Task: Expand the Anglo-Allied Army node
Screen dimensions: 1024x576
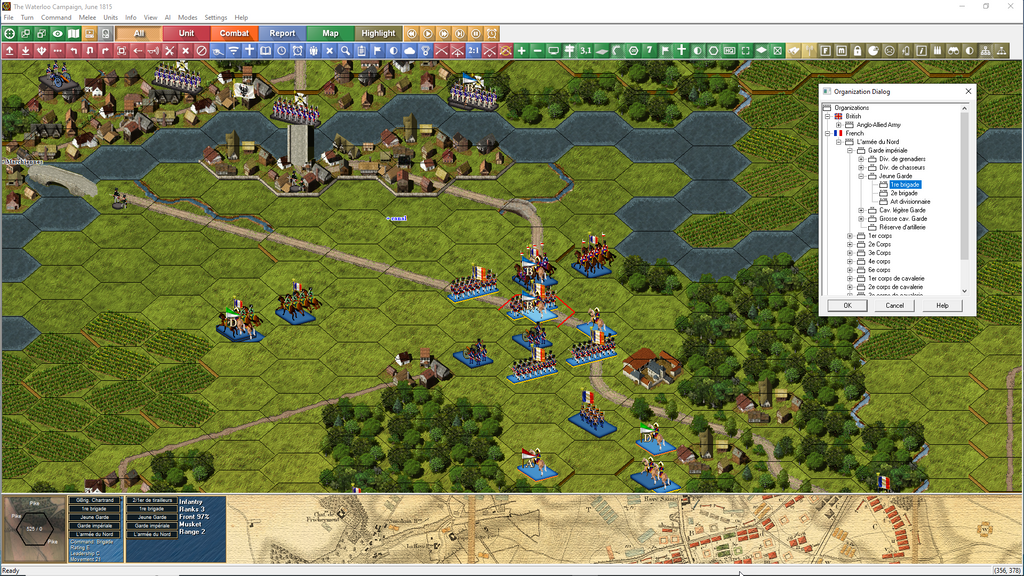Action: pyautogui.click(x=839, y=125)
